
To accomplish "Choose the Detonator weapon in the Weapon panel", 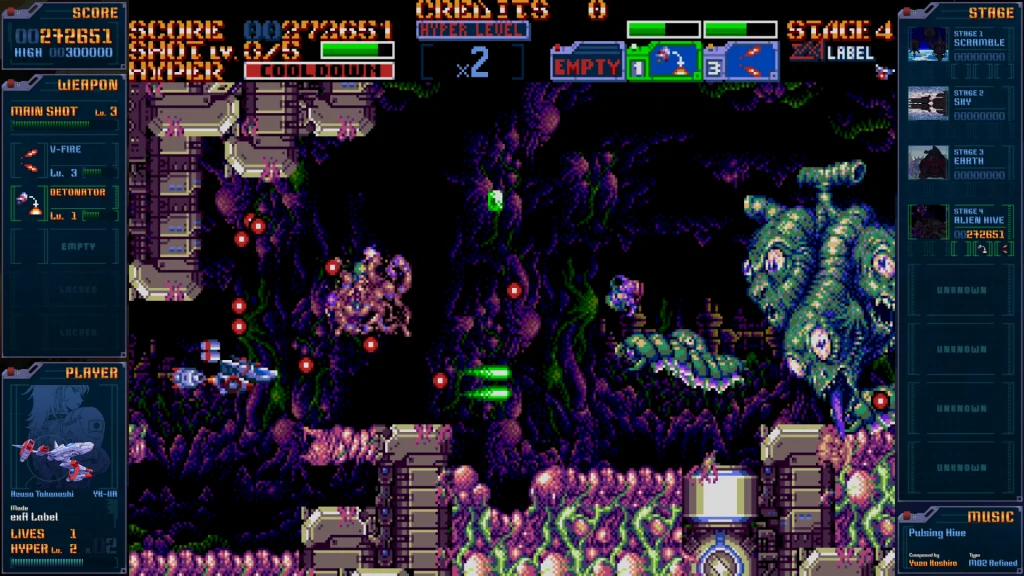I will 65,203.
